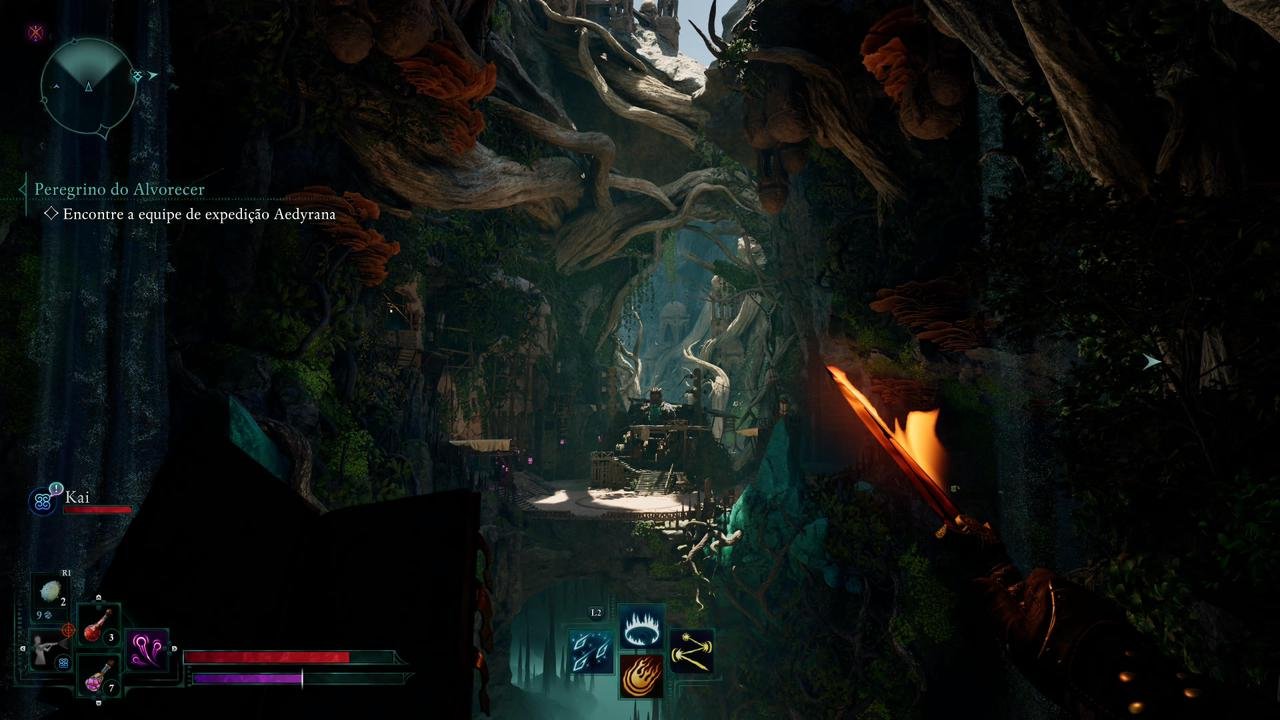Cast the frost ring spell
Viewport: 1280px width, 720px height.
pyautogui.click(x=640, y=627)
